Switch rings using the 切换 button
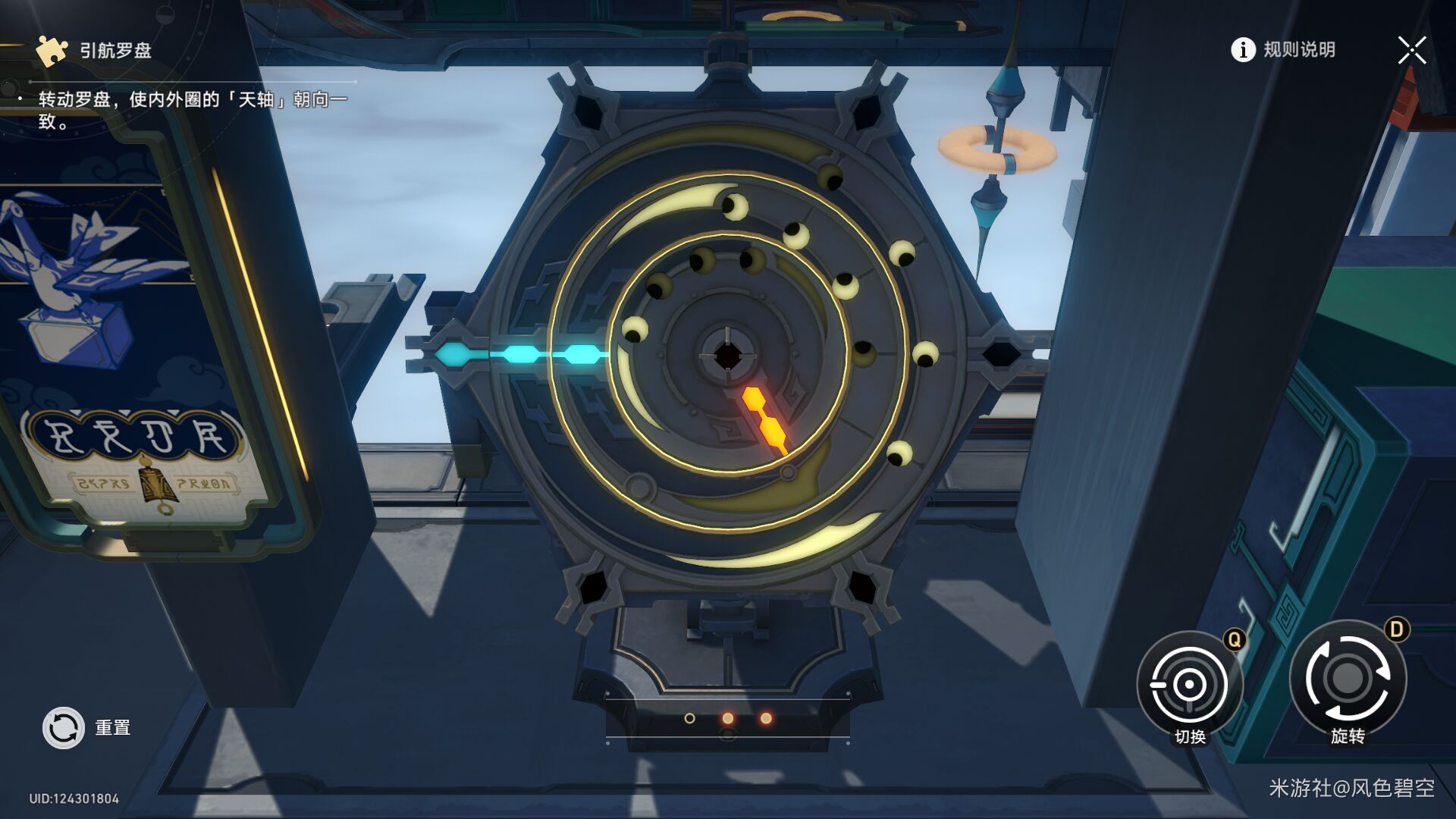Image resolution: width=1456 pixels, height=819 pixels. click(x=1189, y=685)
